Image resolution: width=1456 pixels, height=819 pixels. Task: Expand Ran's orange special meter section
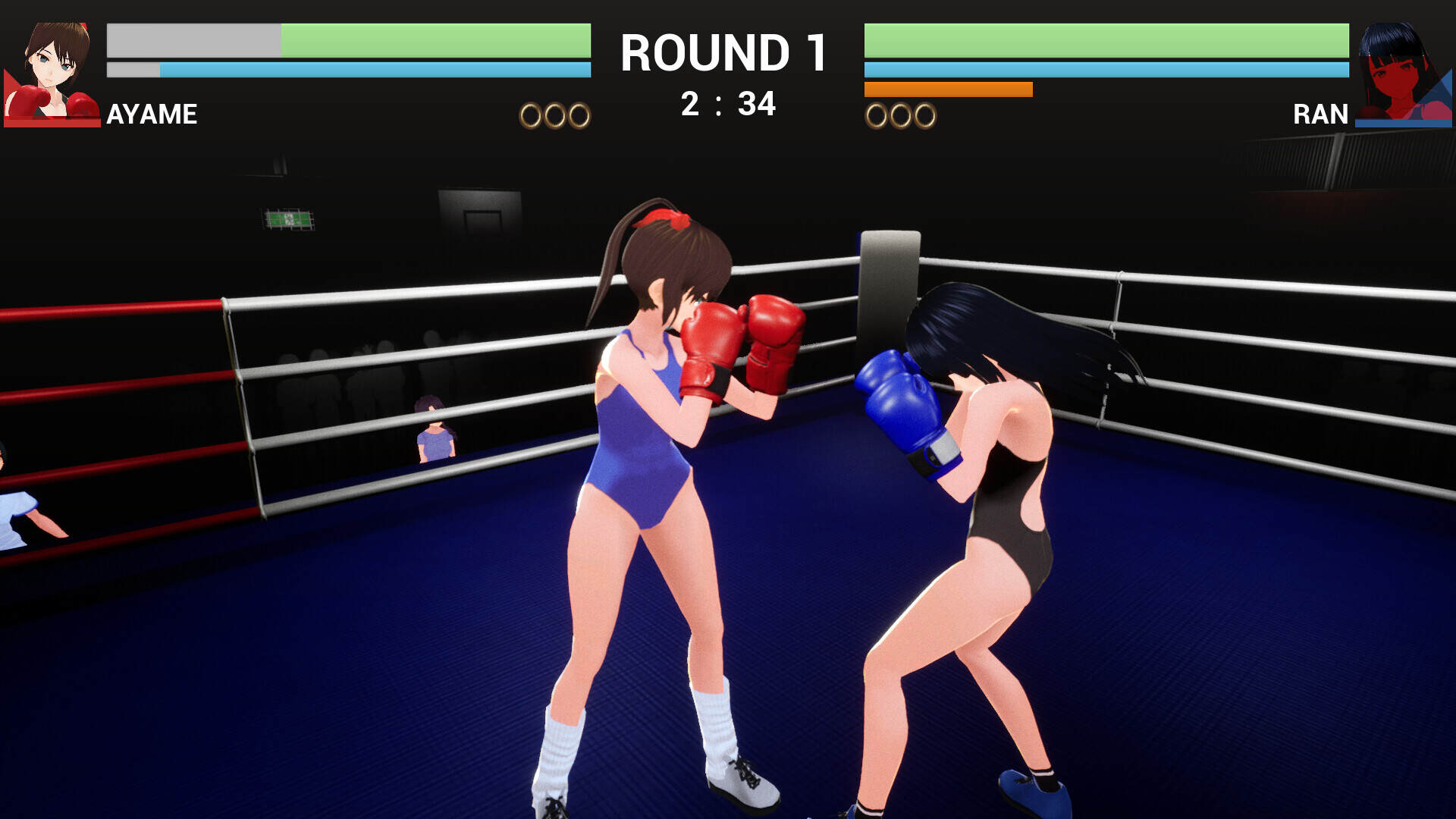(948, 89)
